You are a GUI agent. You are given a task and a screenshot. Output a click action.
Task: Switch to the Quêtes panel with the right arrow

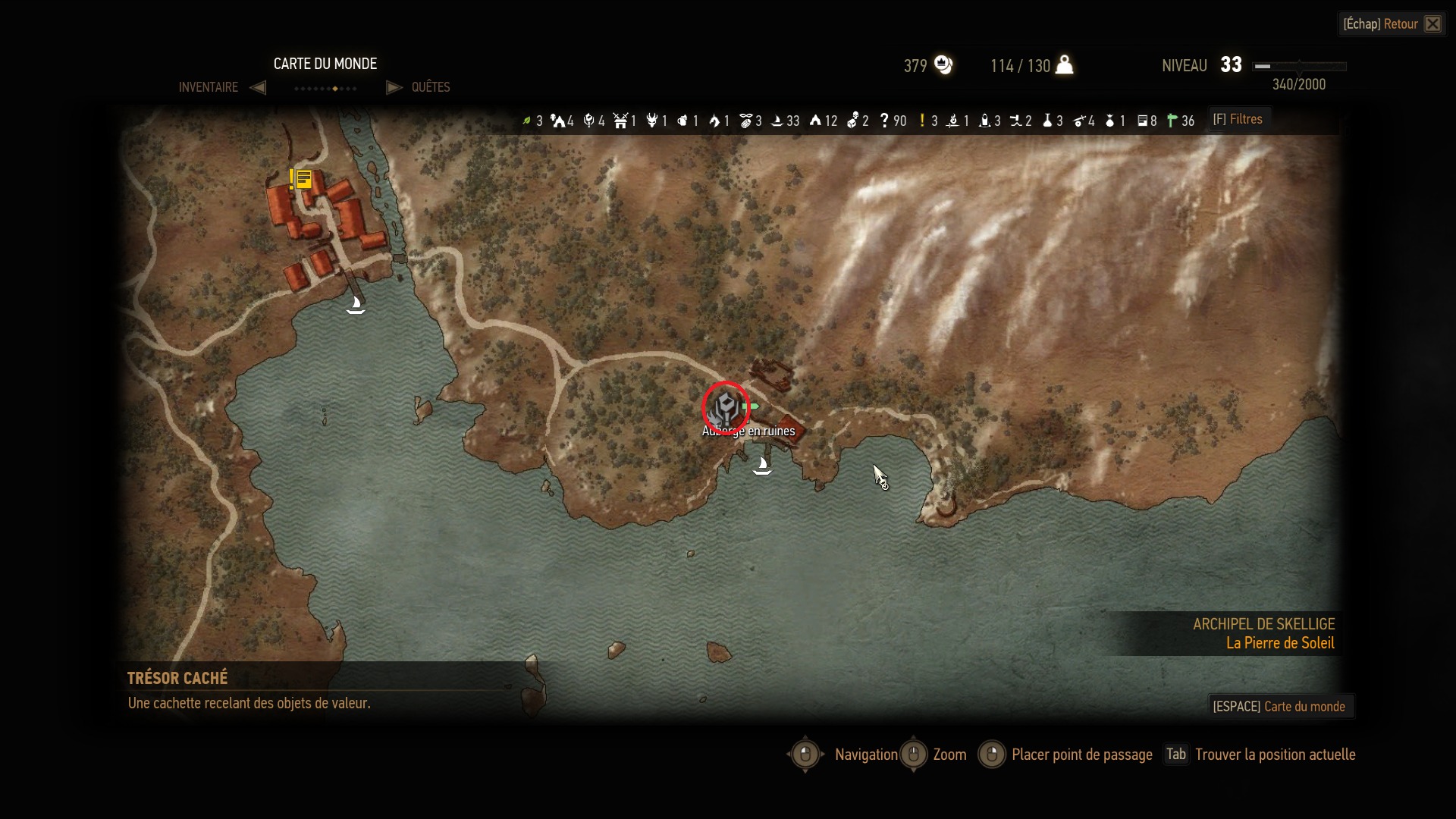click(x=394, y=87)
